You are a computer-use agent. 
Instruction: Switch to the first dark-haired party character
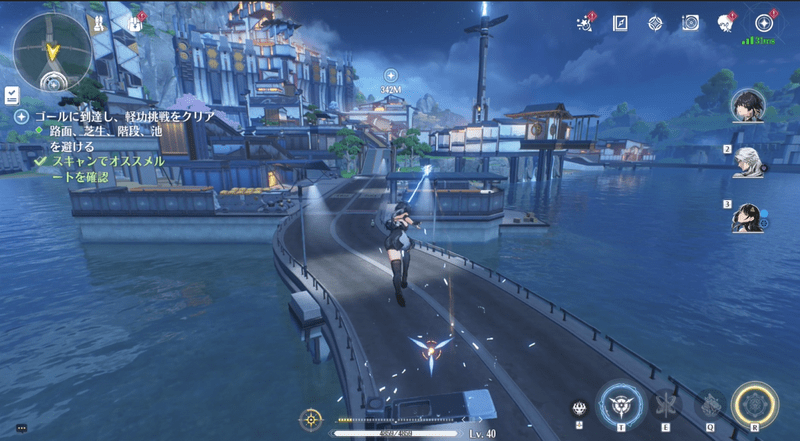click(748, 104)
